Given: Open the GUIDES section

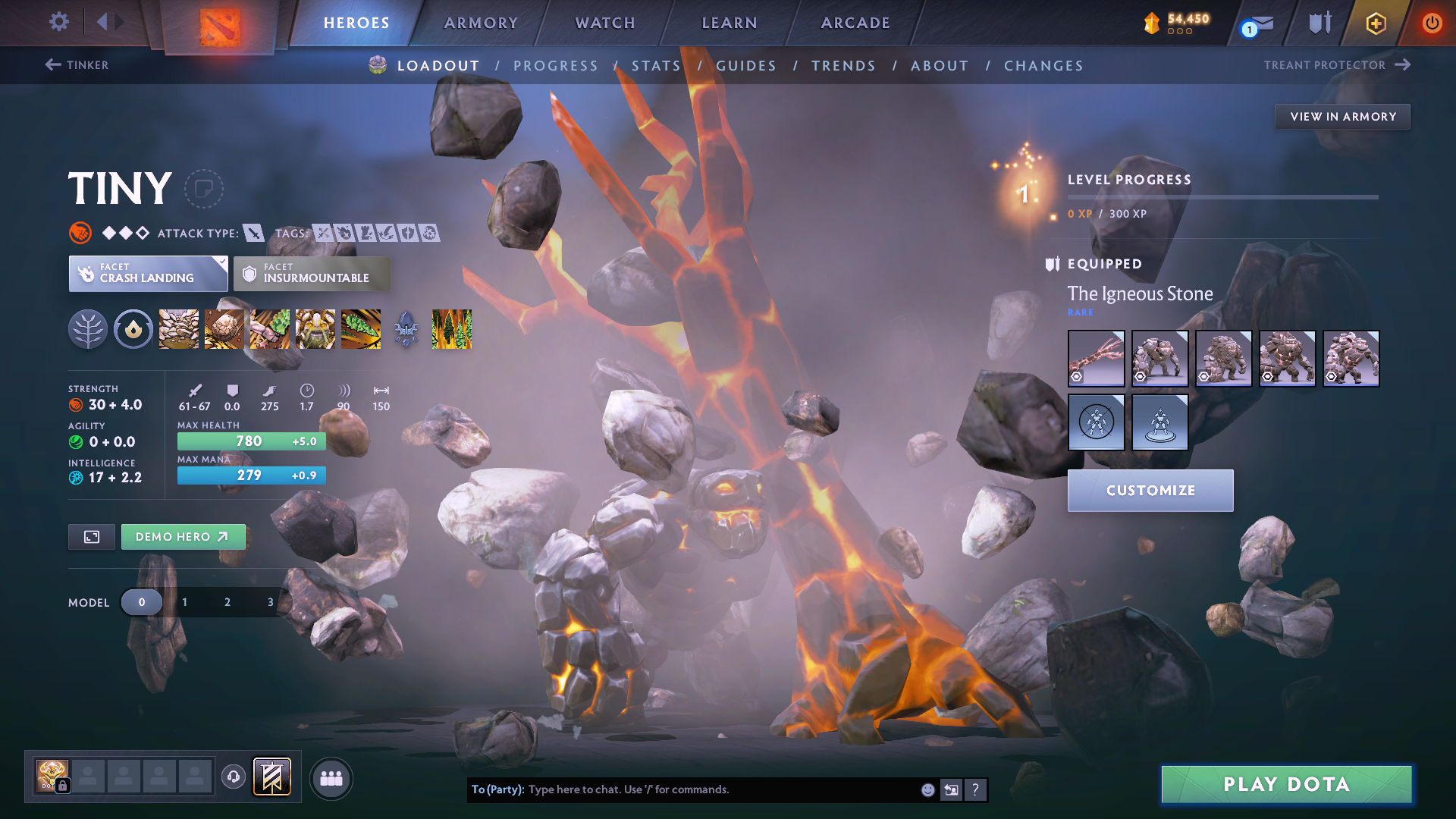Looking at the screenshot, I should tap(745, 66).
